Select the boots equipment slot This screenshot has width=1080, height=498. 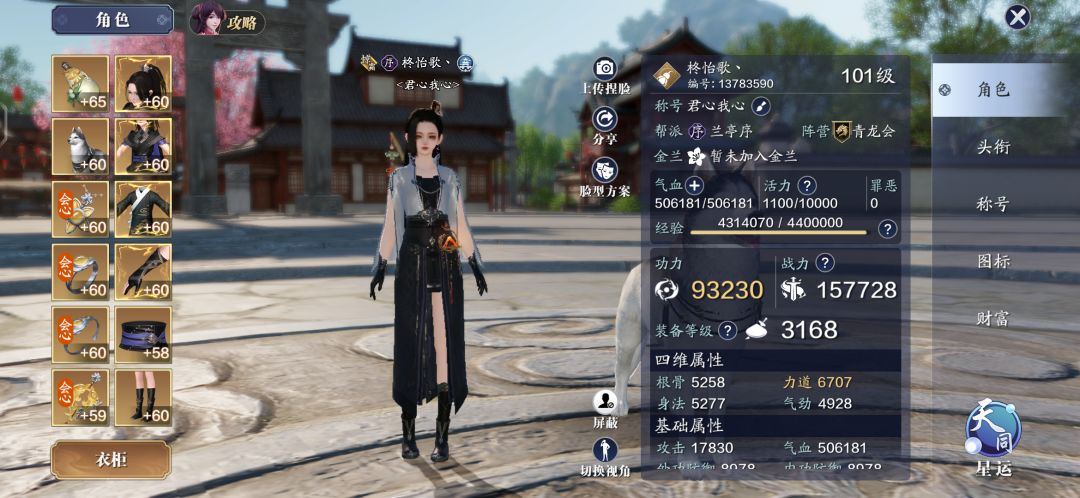click(143, 397)
